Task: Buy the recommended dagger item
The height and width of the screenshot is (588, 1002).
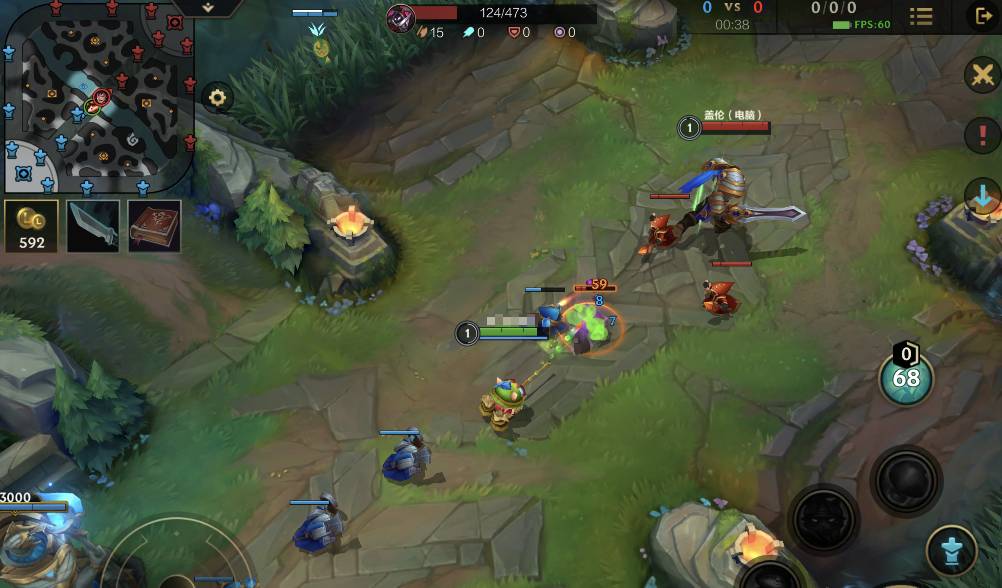Action: (x=93, y=226)
